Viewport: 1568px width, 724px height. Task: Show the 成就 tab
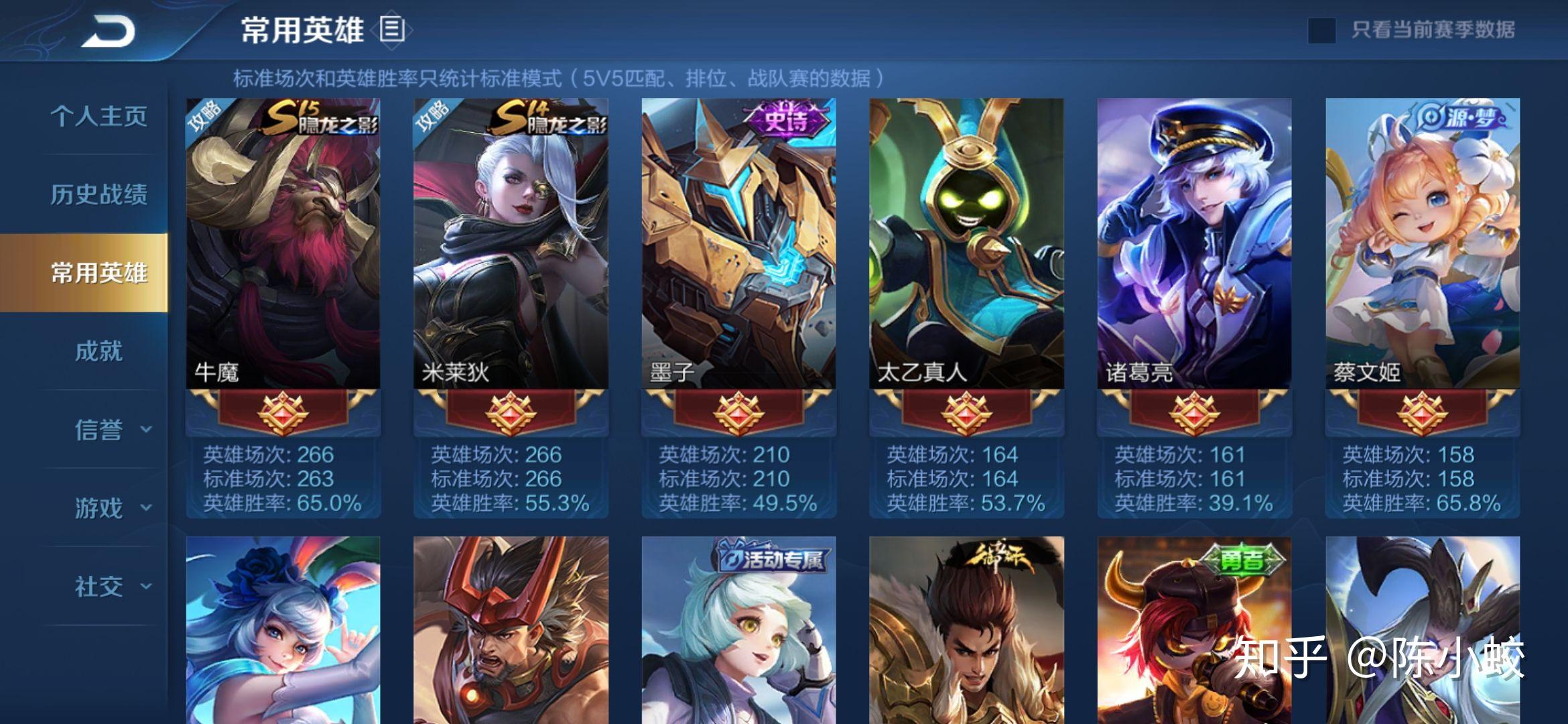[x=99, y=351]
